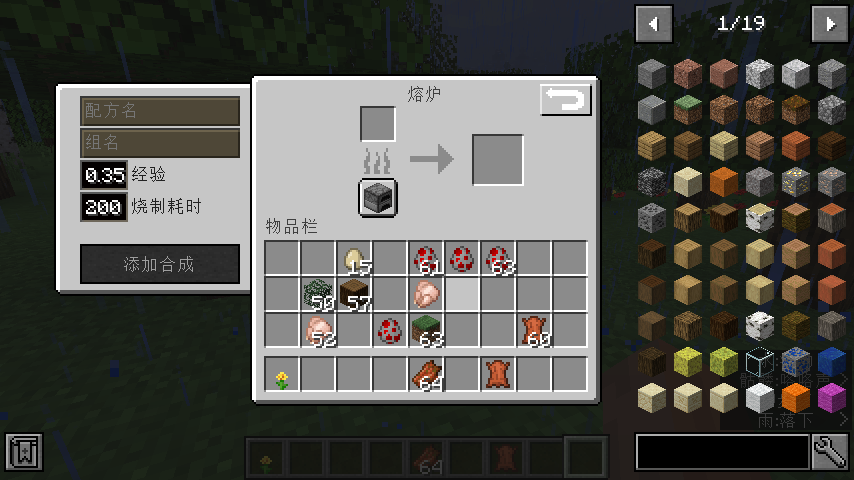
Task: Click the furnace icon below the input slot
Action: pyautogui.click(x=378, y=197)
